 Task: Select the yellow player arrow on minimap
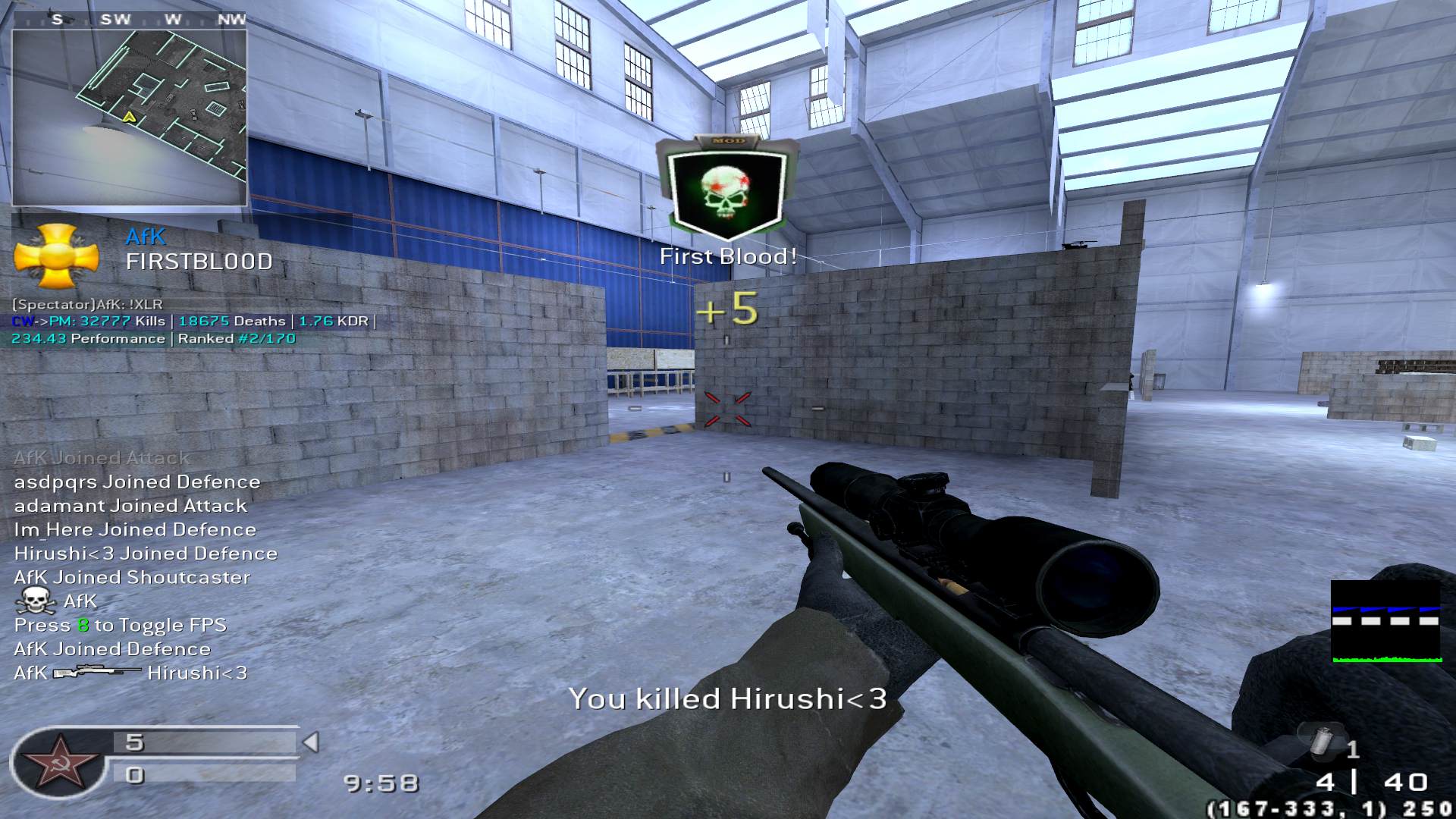[130, 117]
